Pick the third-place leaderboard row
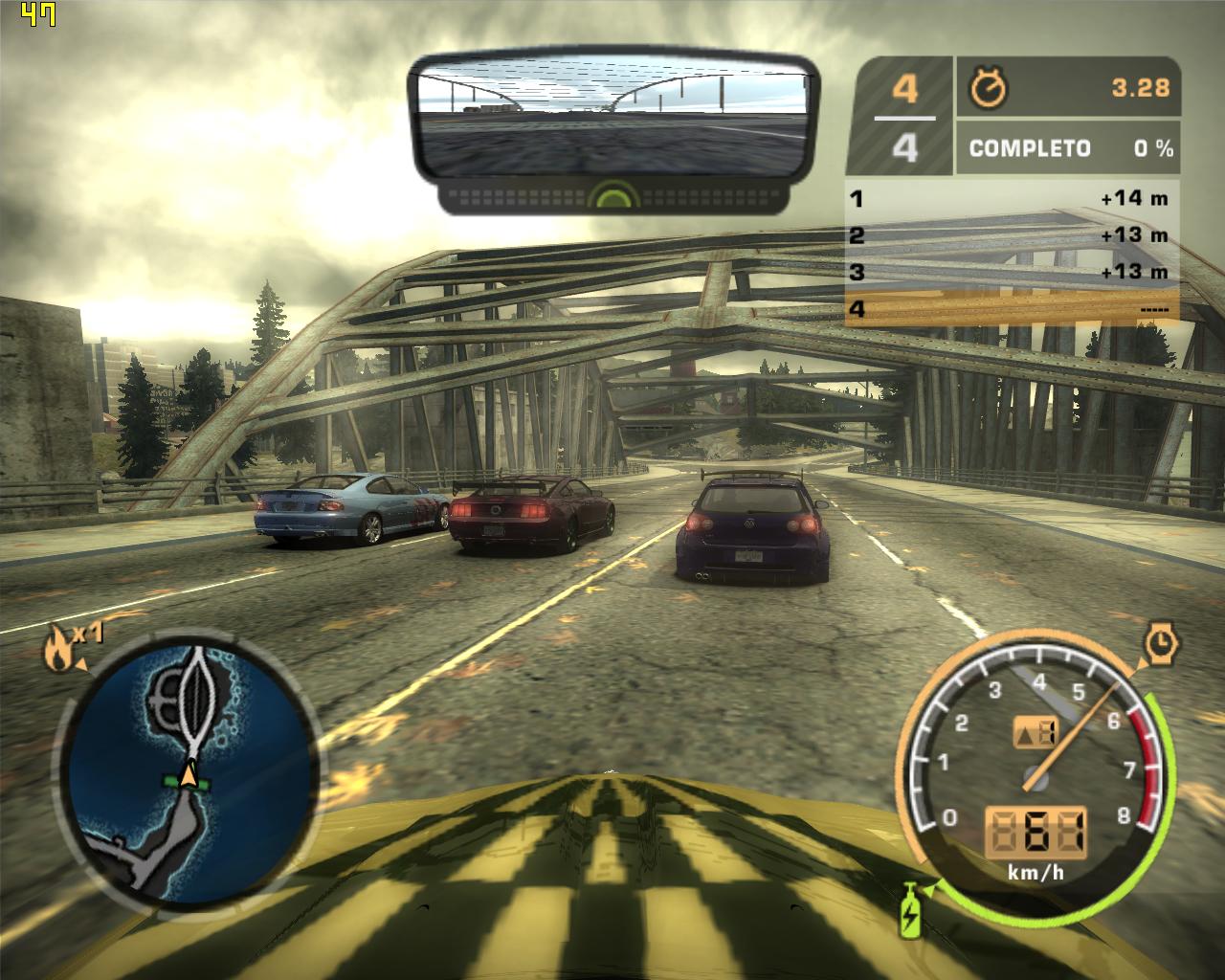The image size is (1225, 980). coord(1013,272)
